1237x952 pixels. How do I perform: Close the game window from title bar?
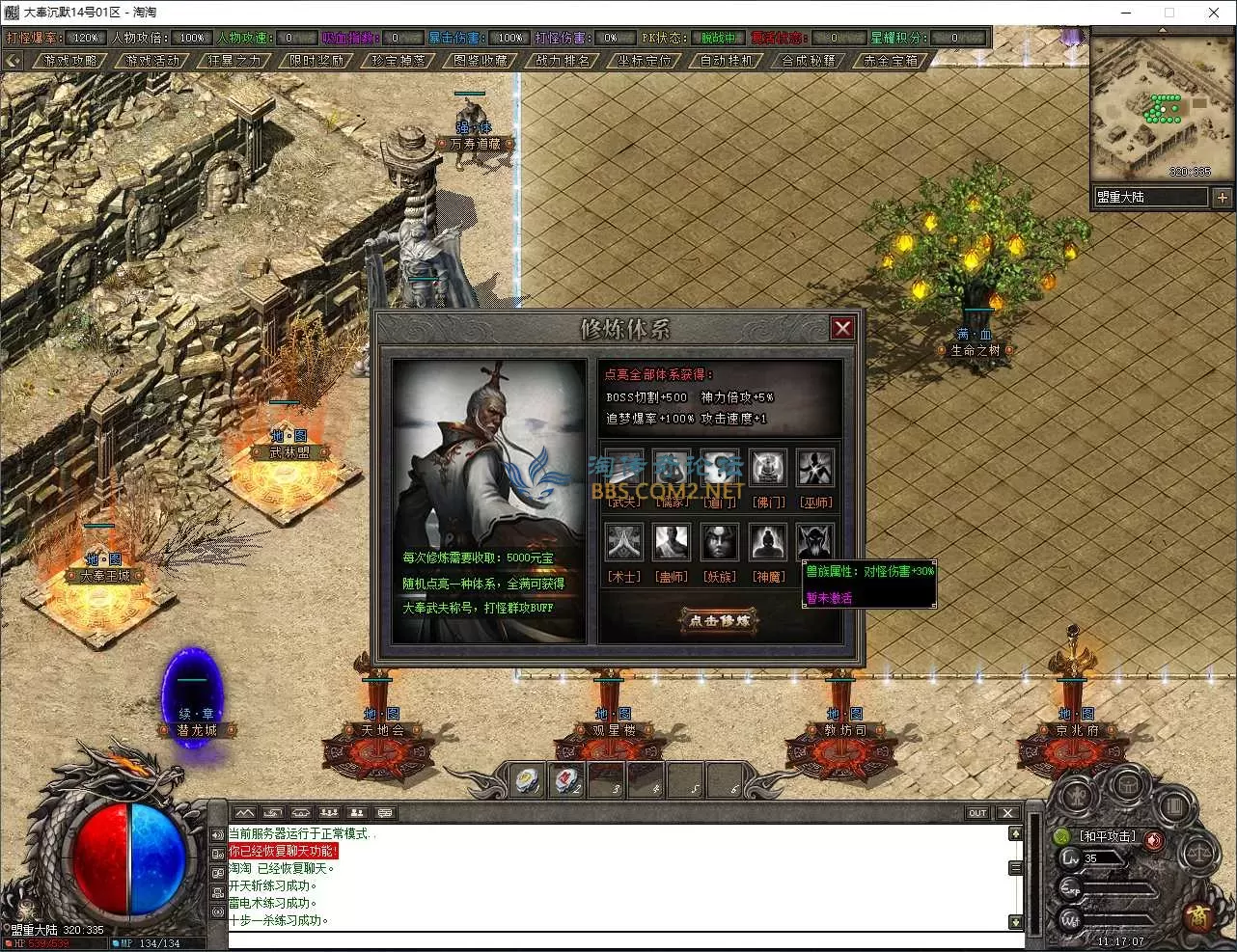(1214, 13)
